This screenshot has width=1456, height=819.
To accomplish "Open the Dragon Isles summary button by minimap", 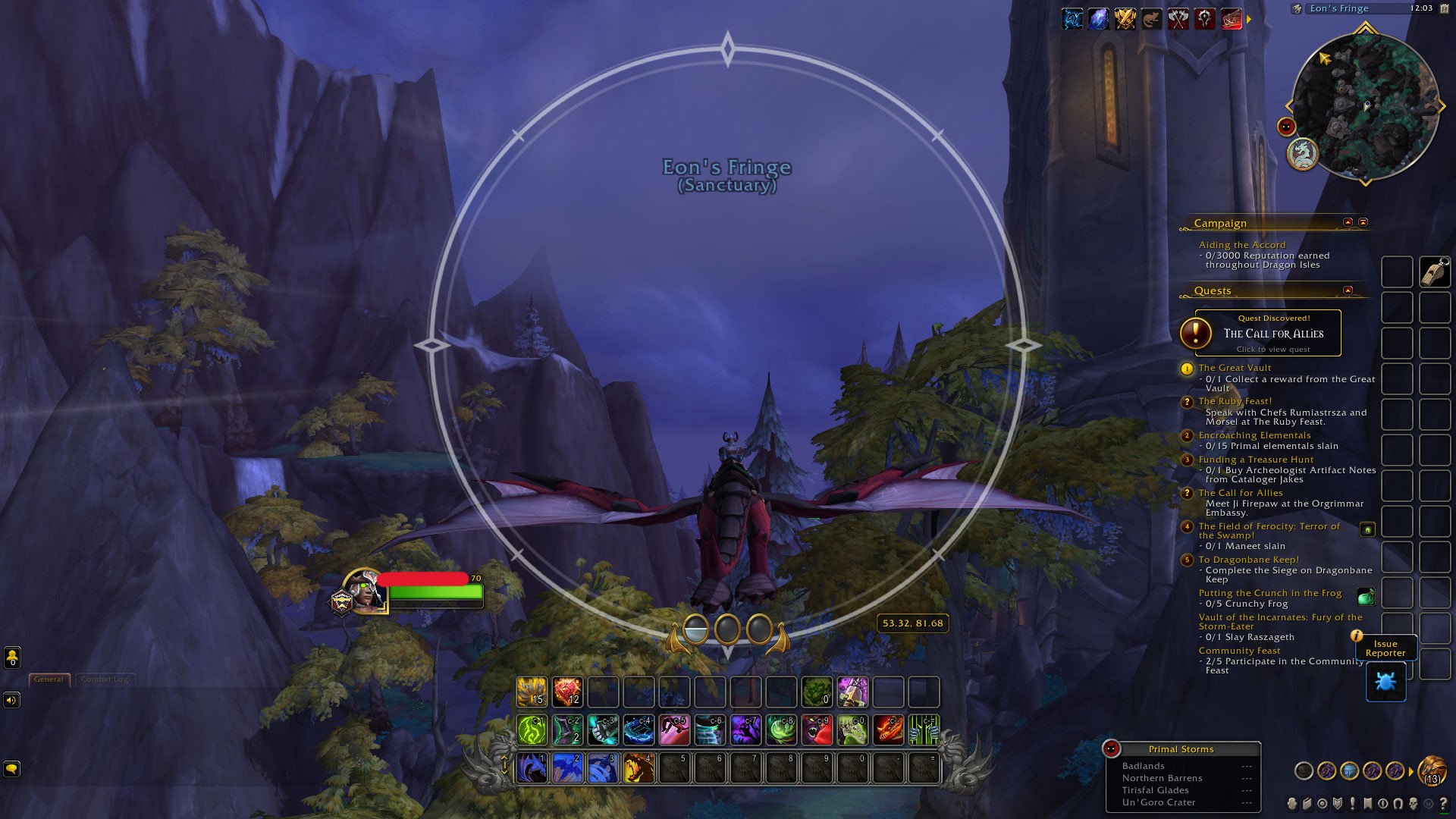I will click(x=1303, y=153).
